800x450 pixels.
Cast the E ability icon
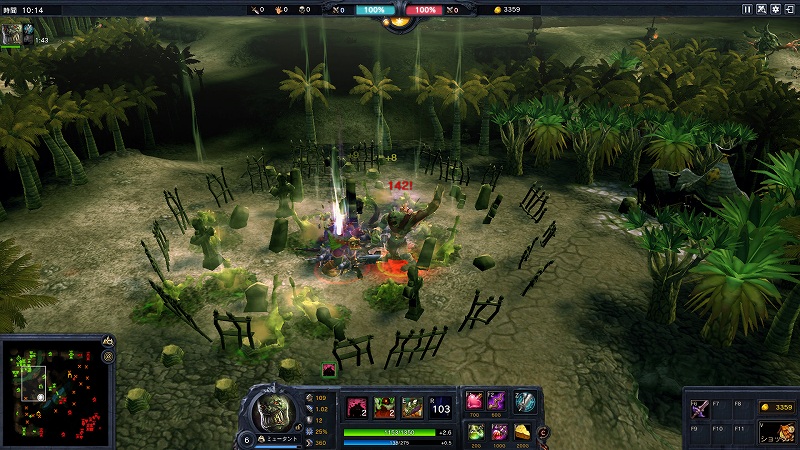[412, 406]
